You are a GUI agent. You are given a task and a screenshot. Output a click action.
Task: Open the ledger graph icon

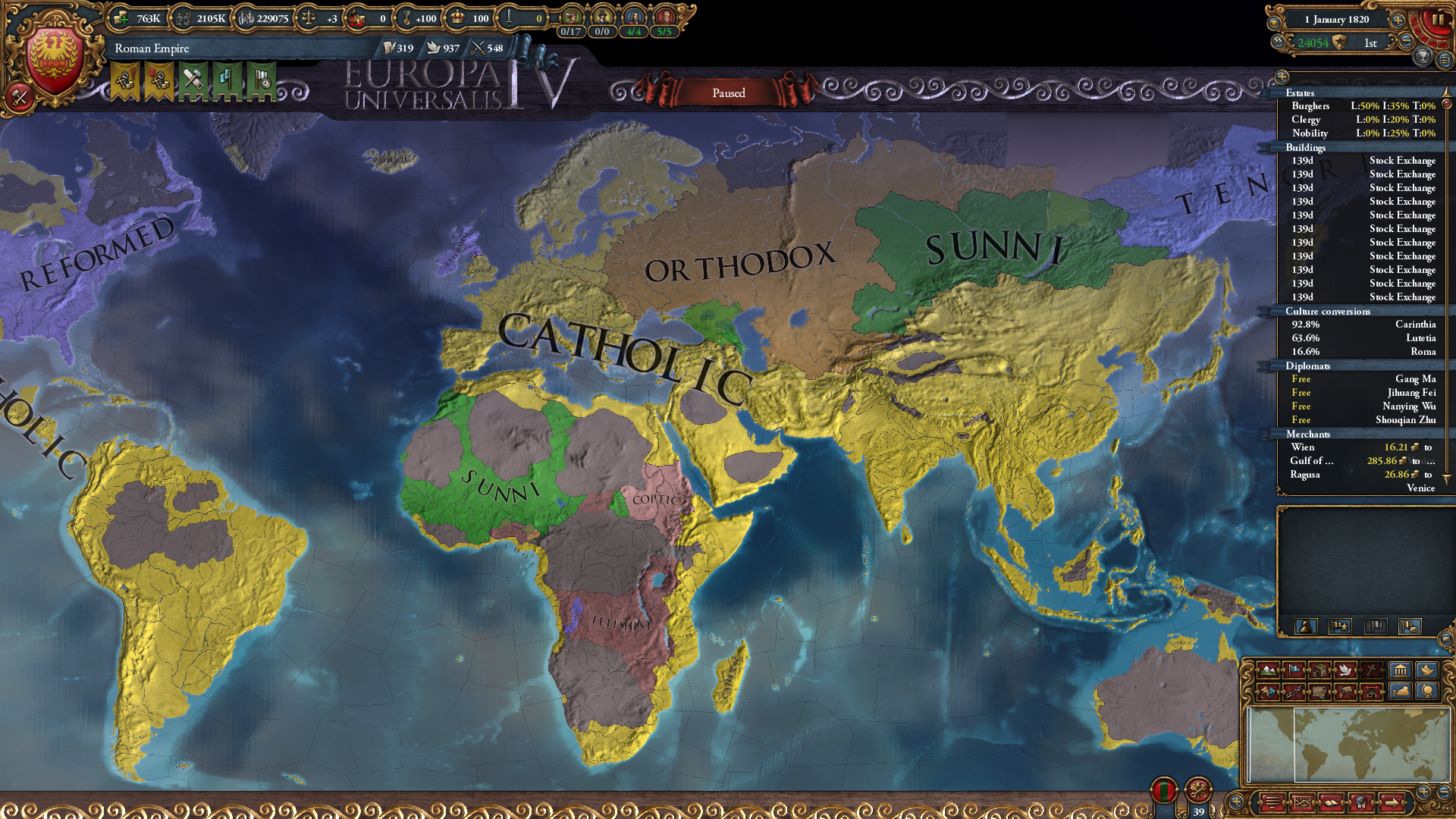click(1302, 802)
